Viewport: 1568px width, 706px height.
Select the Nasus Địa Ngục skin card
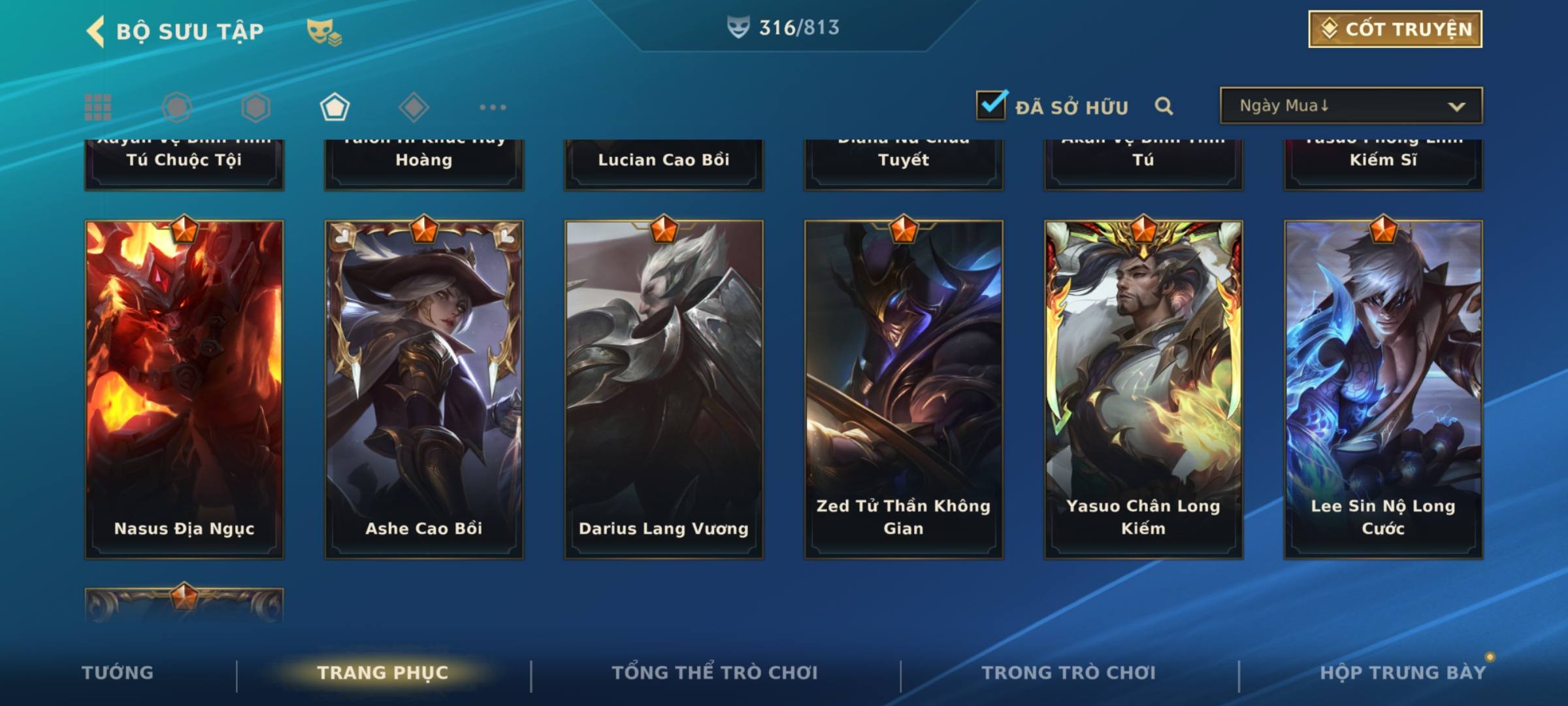(184, 389)
